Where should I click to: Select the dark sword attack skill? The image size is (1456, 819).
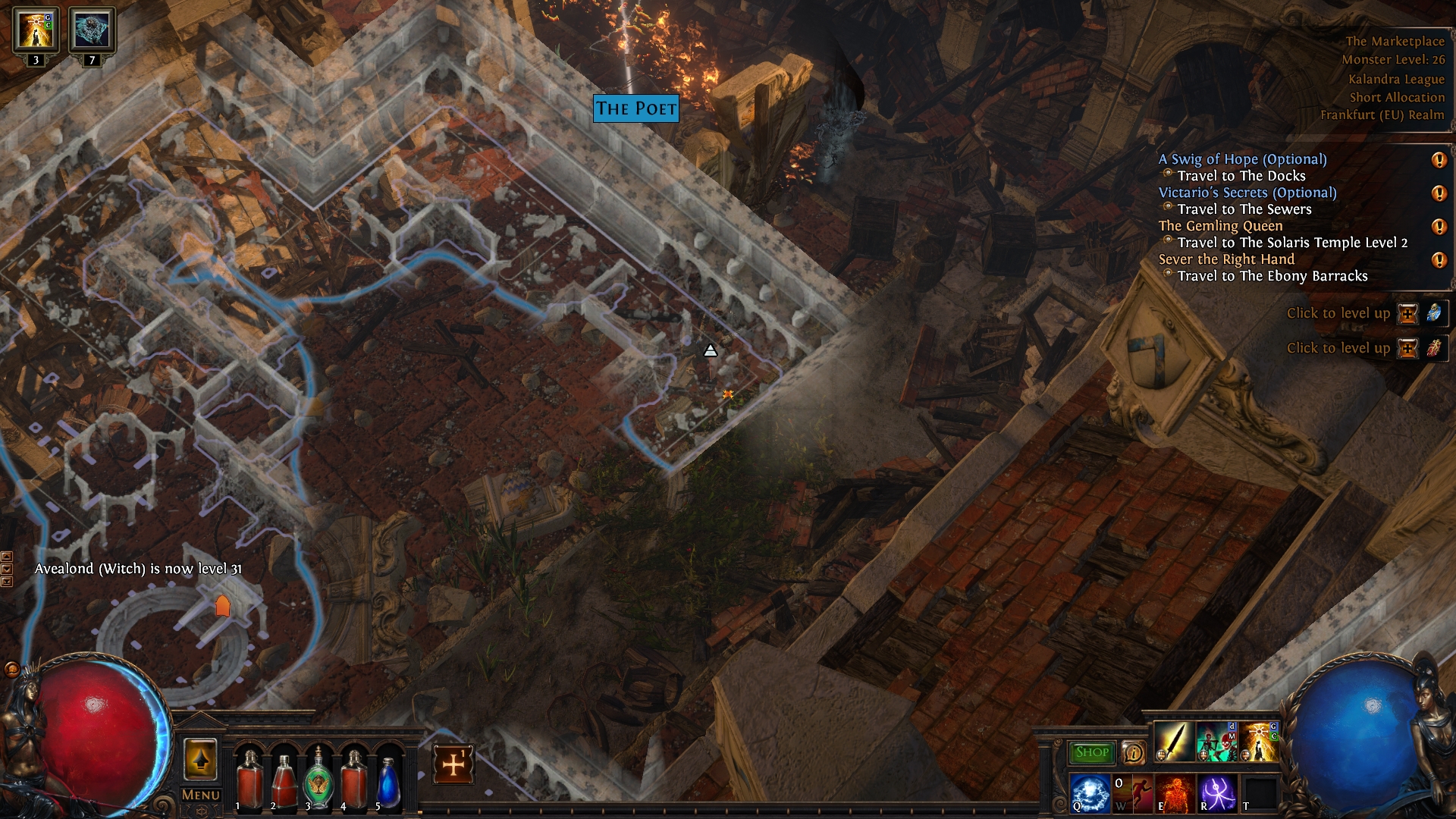pos(1173,742)
